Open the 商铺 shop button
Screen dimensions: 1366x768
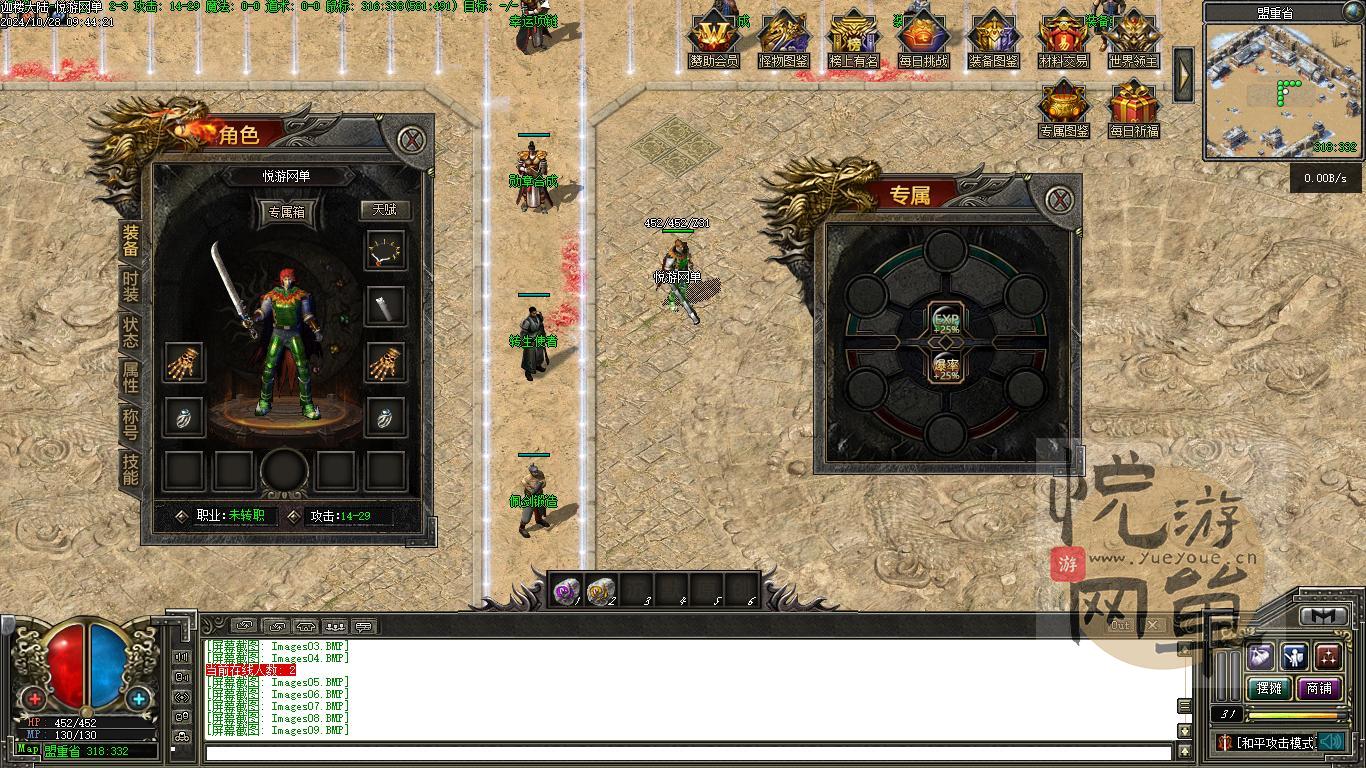[1319, 688]
